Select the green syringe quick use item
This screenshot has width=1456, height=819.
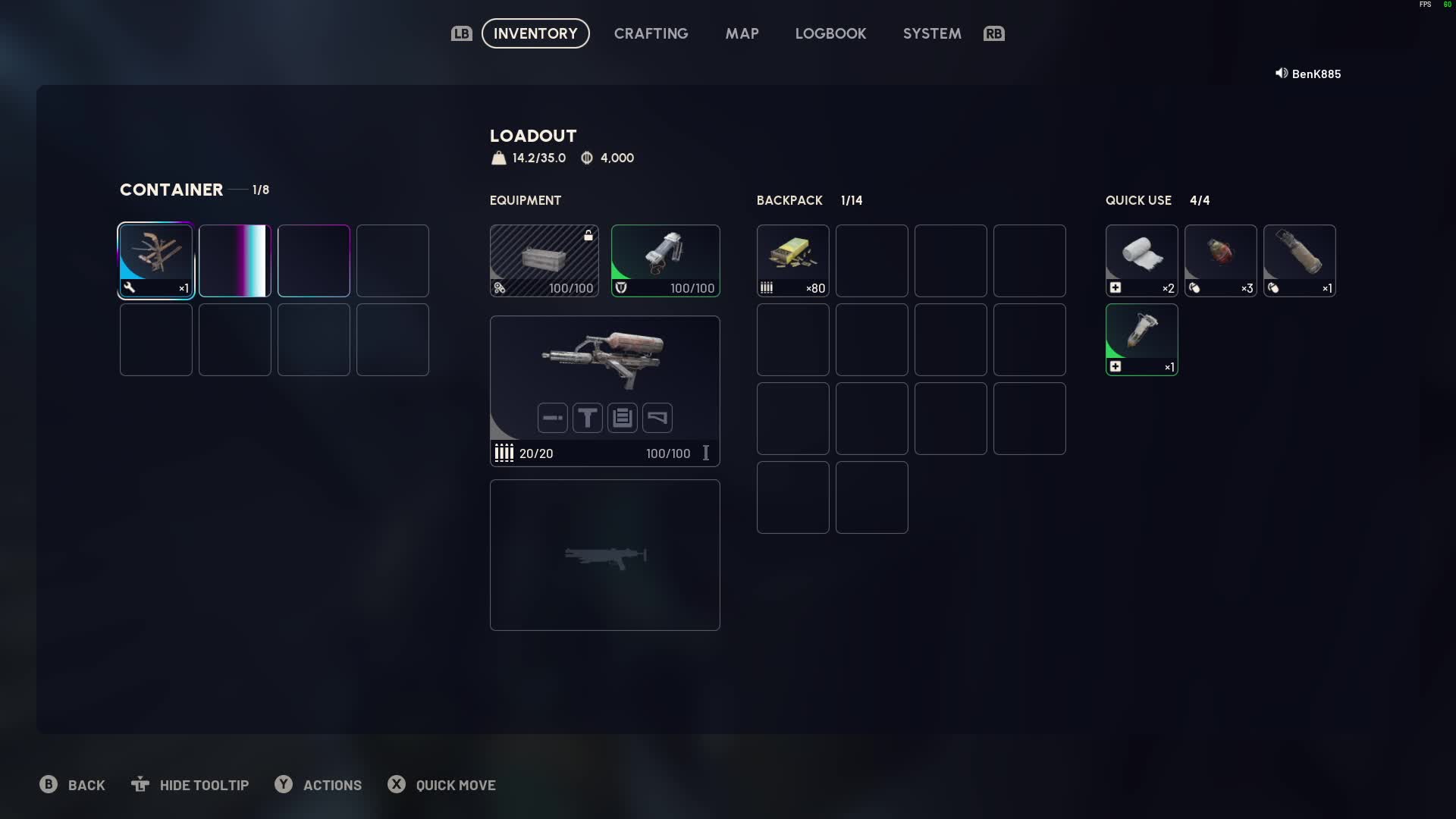coord(1141,339)
